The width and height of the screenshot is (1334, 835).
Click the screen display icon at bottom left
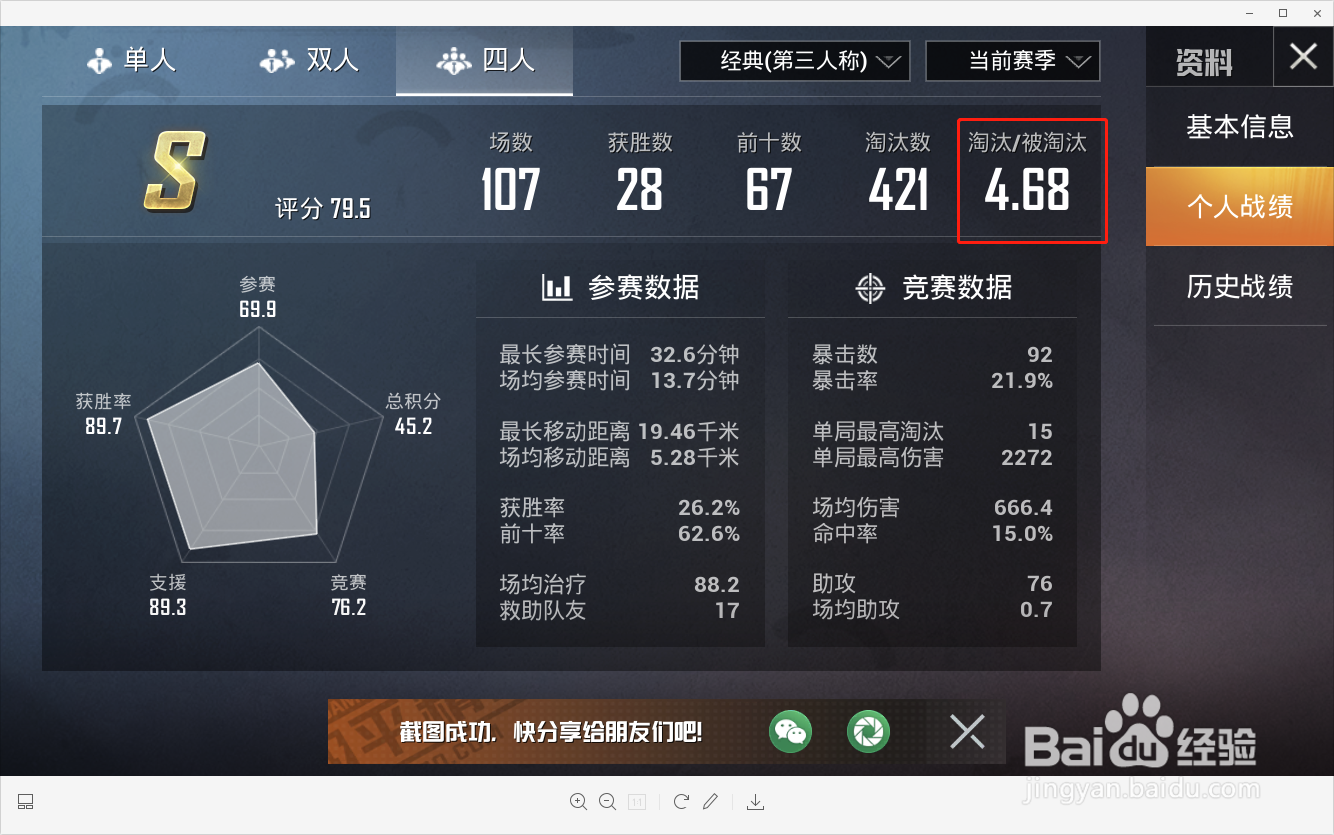tap(25, 801)
